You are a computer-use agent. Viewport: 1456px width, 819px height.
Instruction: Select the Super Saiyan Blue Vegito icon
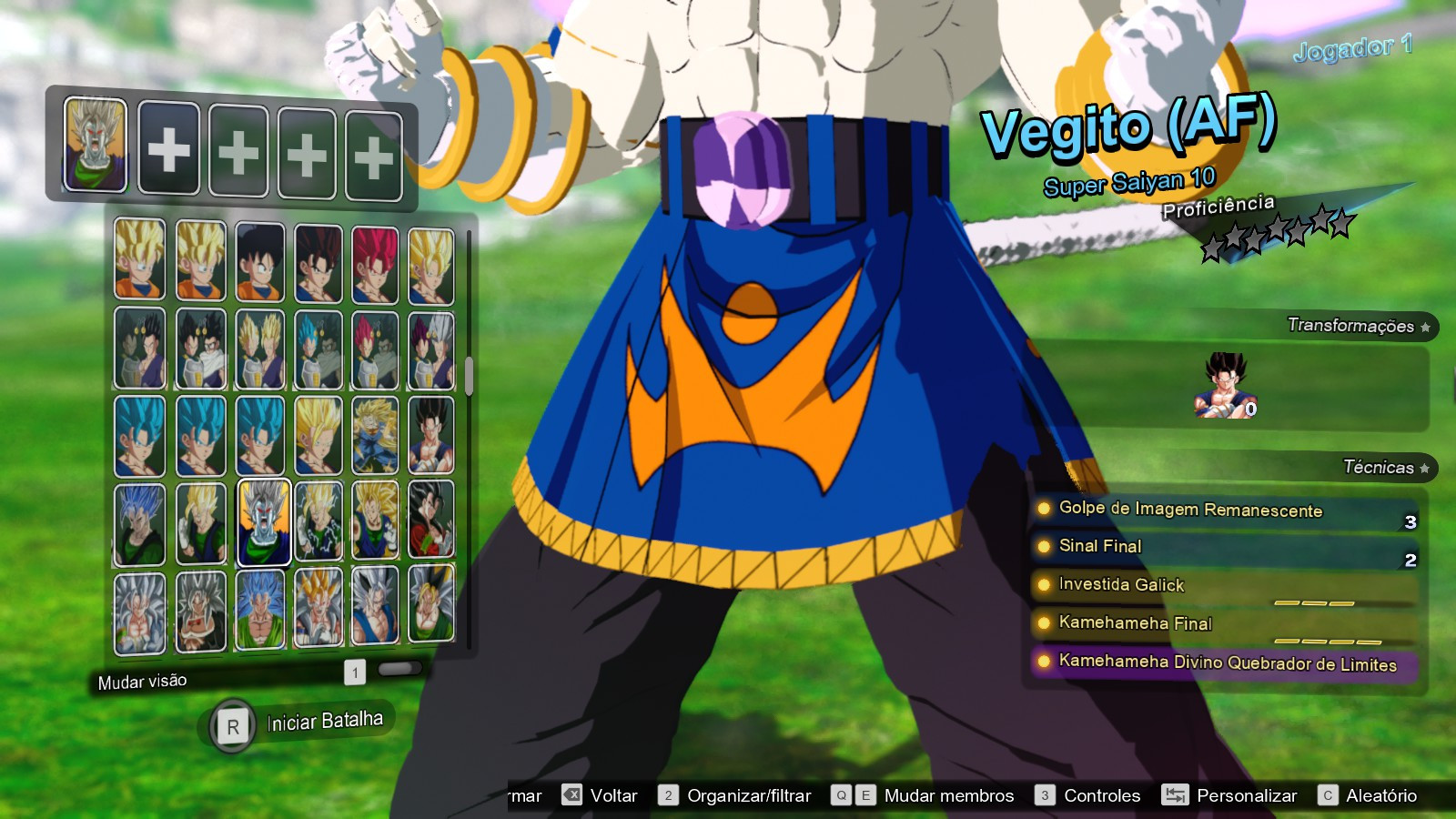[x=138, y=432]
